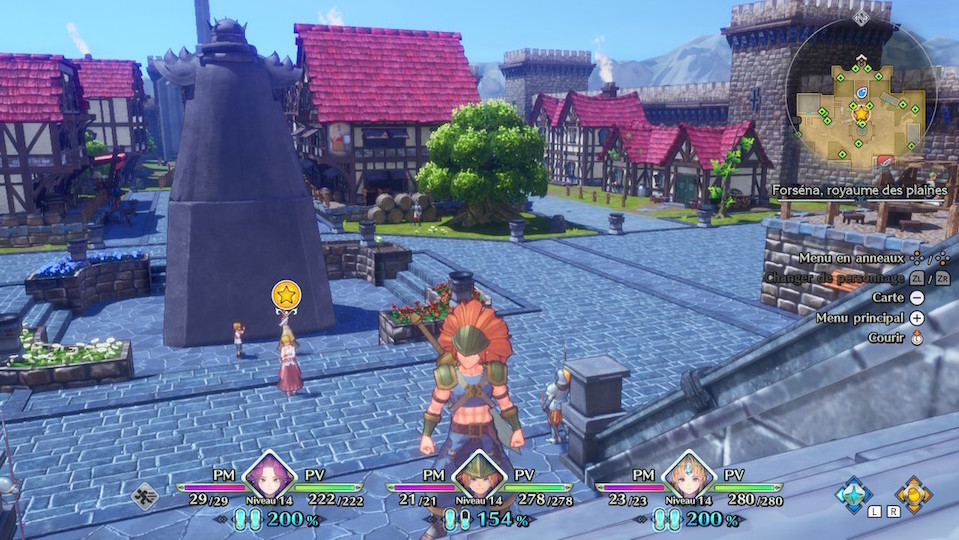
Task: Activate the blue diamond shortcut icon
Action: 853,494
